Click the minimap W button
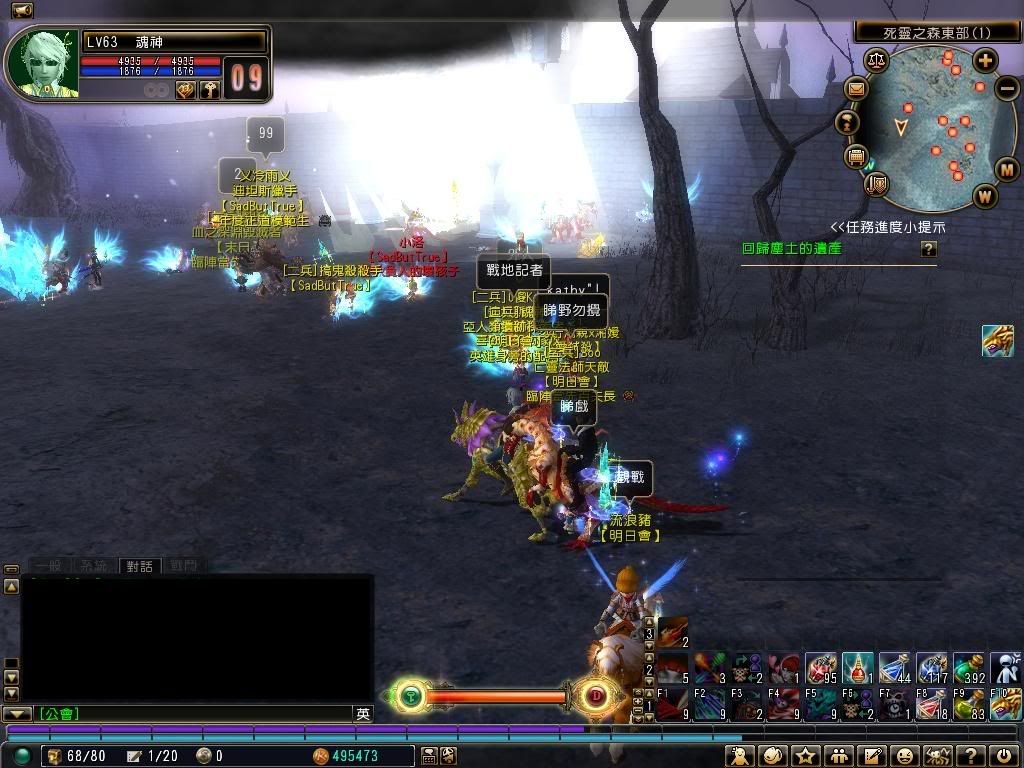 point(985,196)
